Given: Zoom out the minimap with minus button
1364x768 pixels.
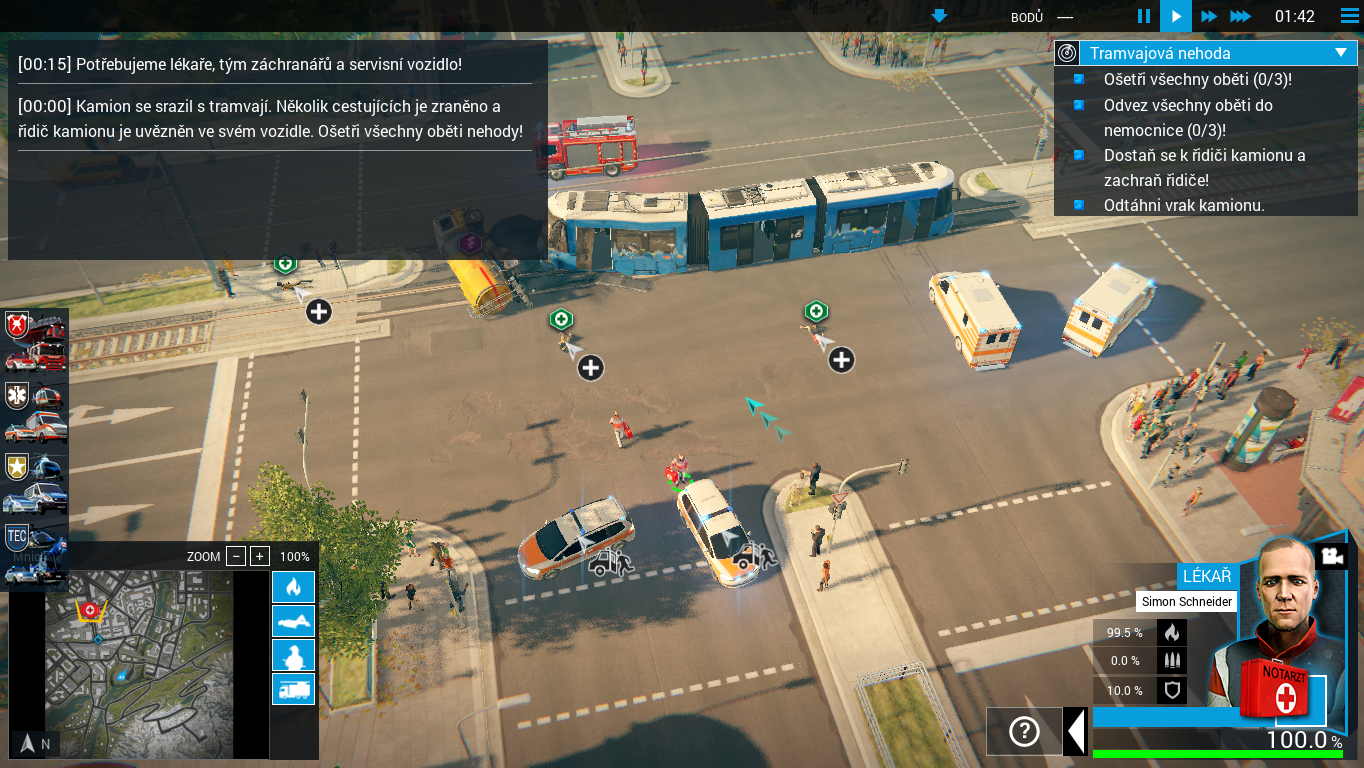Looking at the screenshot, I should 236,556.
